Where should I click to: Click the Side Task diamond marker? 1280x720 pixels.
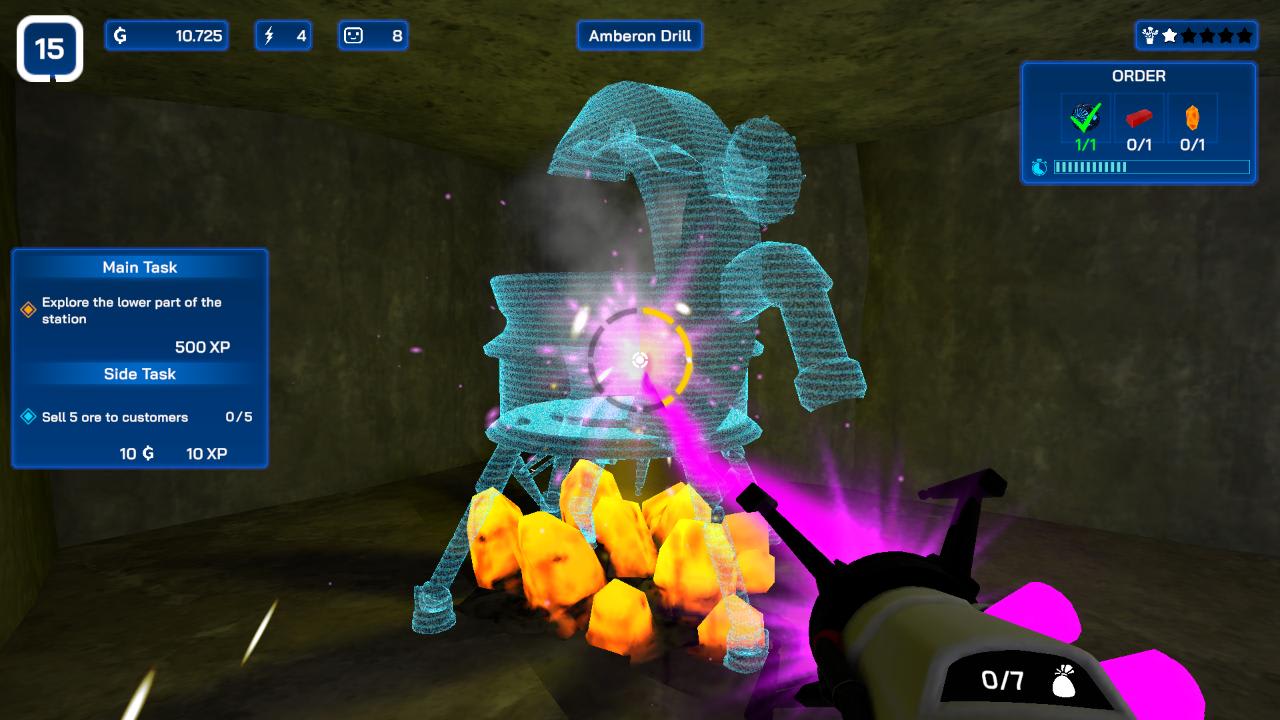(26, 416)
